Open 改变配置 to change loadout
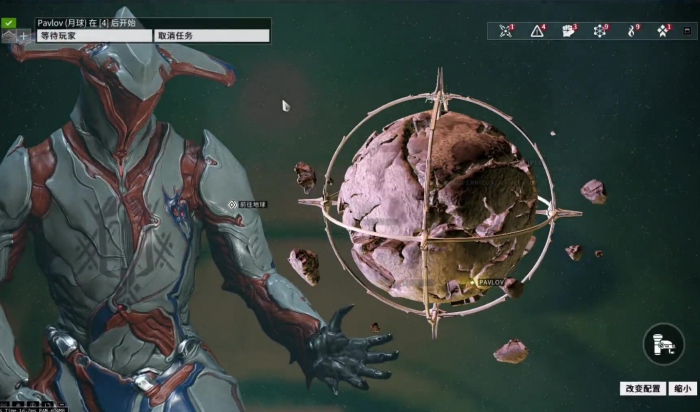 pos(642,388)
